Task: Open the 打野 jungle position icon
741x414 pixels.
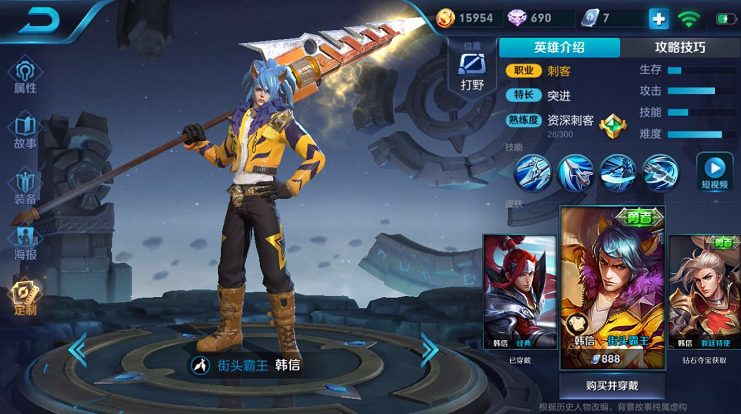Action: pyautogui.click(x=472, y=70)
